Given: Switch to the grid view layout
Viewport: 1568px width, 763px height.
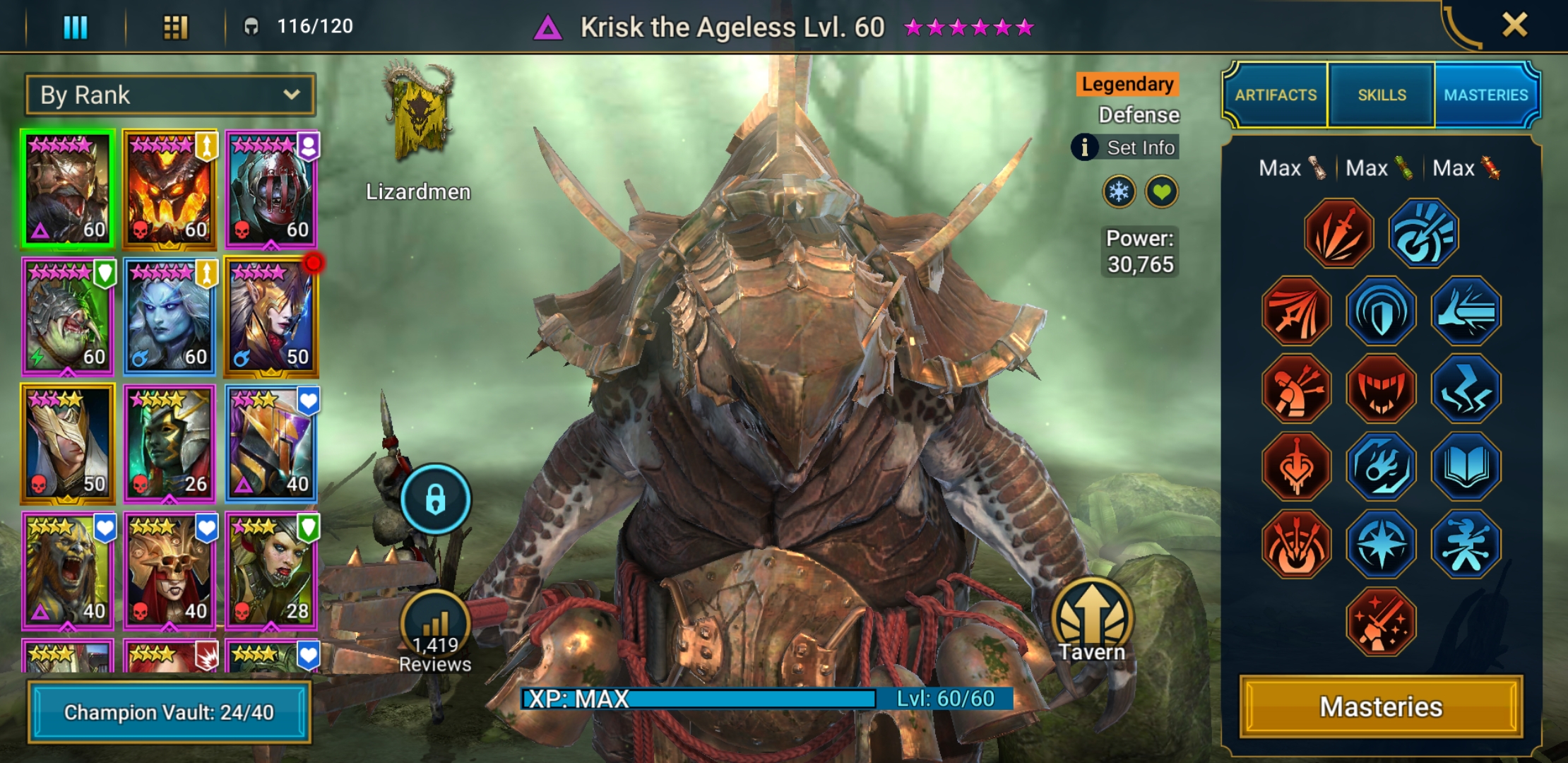Looking at the screenshot, I should pyautogui.click(x=175, y=27).
